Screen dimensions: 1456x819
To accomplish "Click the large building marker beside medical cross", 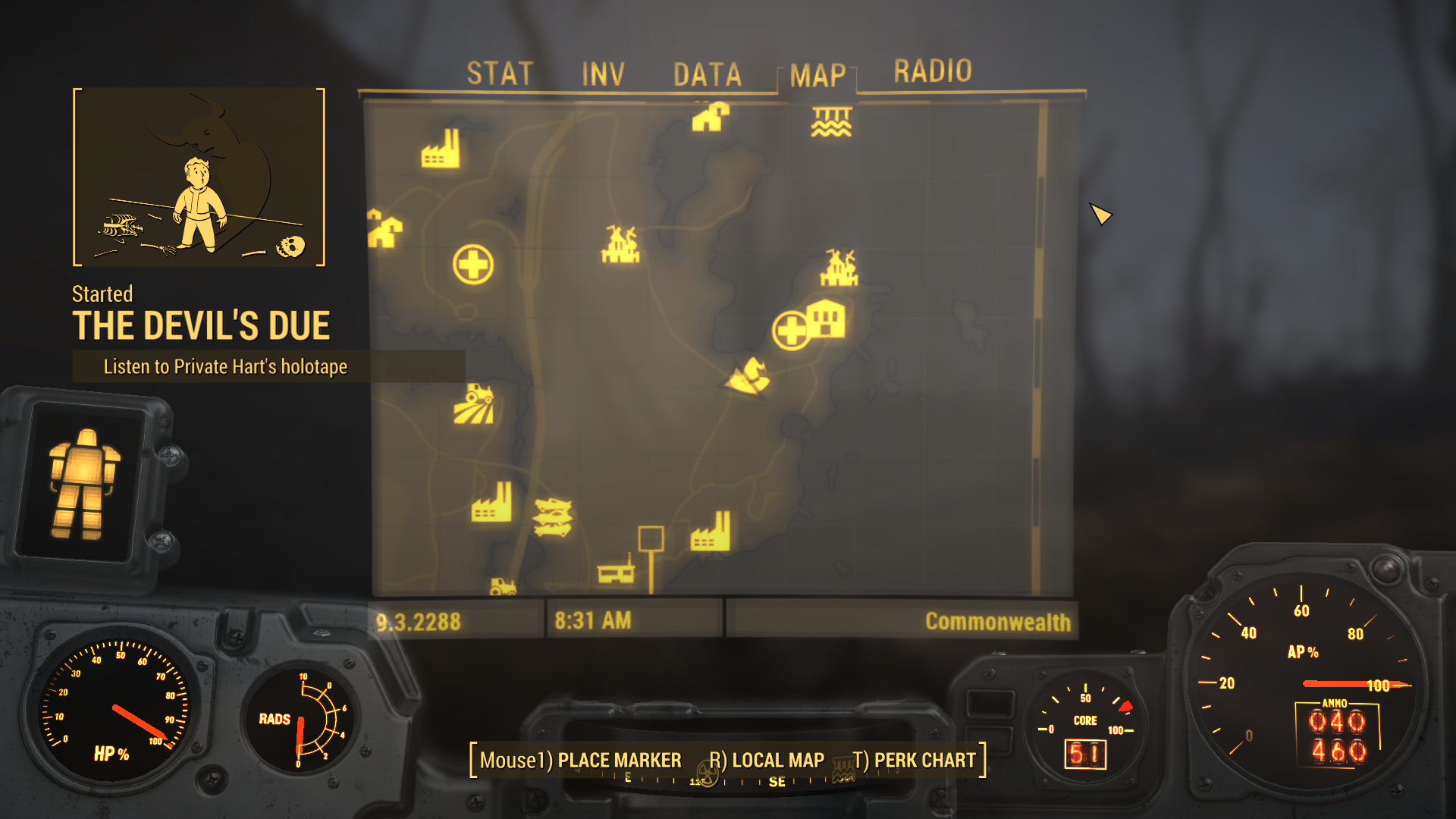I will pyautogui.click(x=827, y=319).
